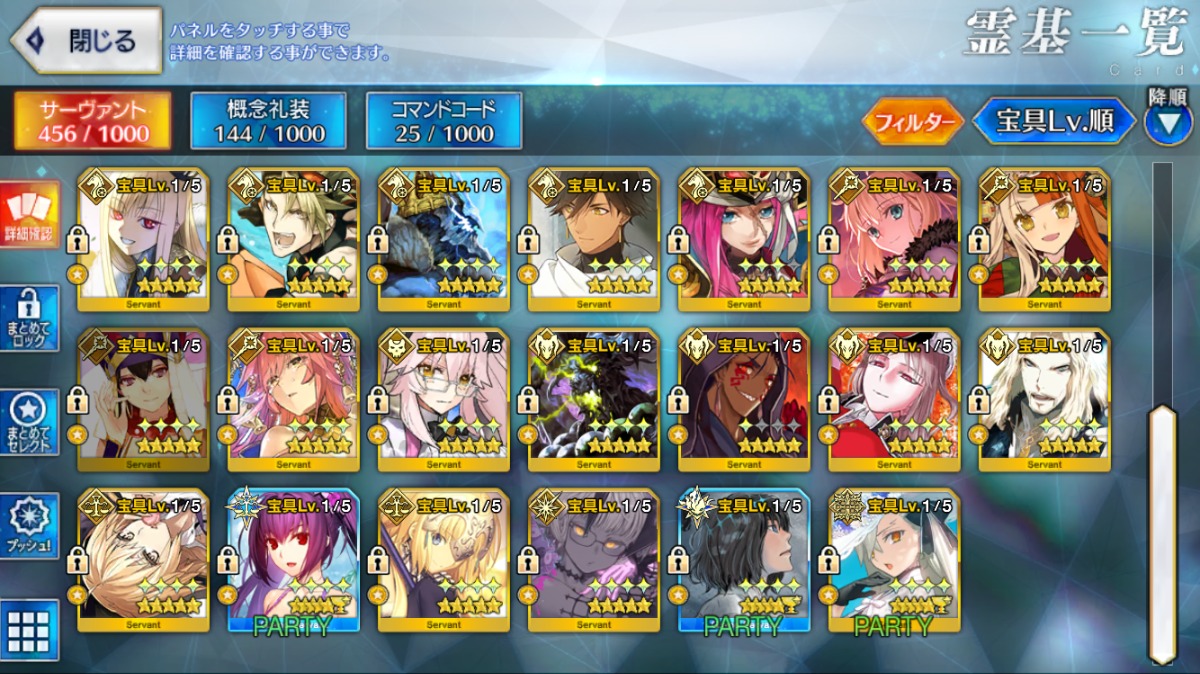Select the purple-haired servant marked PARTY

(x=293, y=560)
